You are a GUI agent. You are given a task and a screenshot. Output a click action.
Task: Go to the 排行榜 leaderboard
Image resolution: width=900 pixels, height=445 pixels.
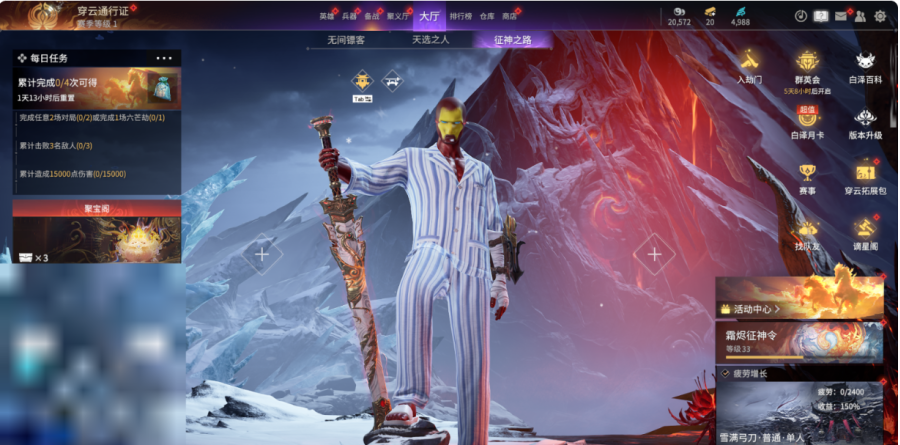461,17
